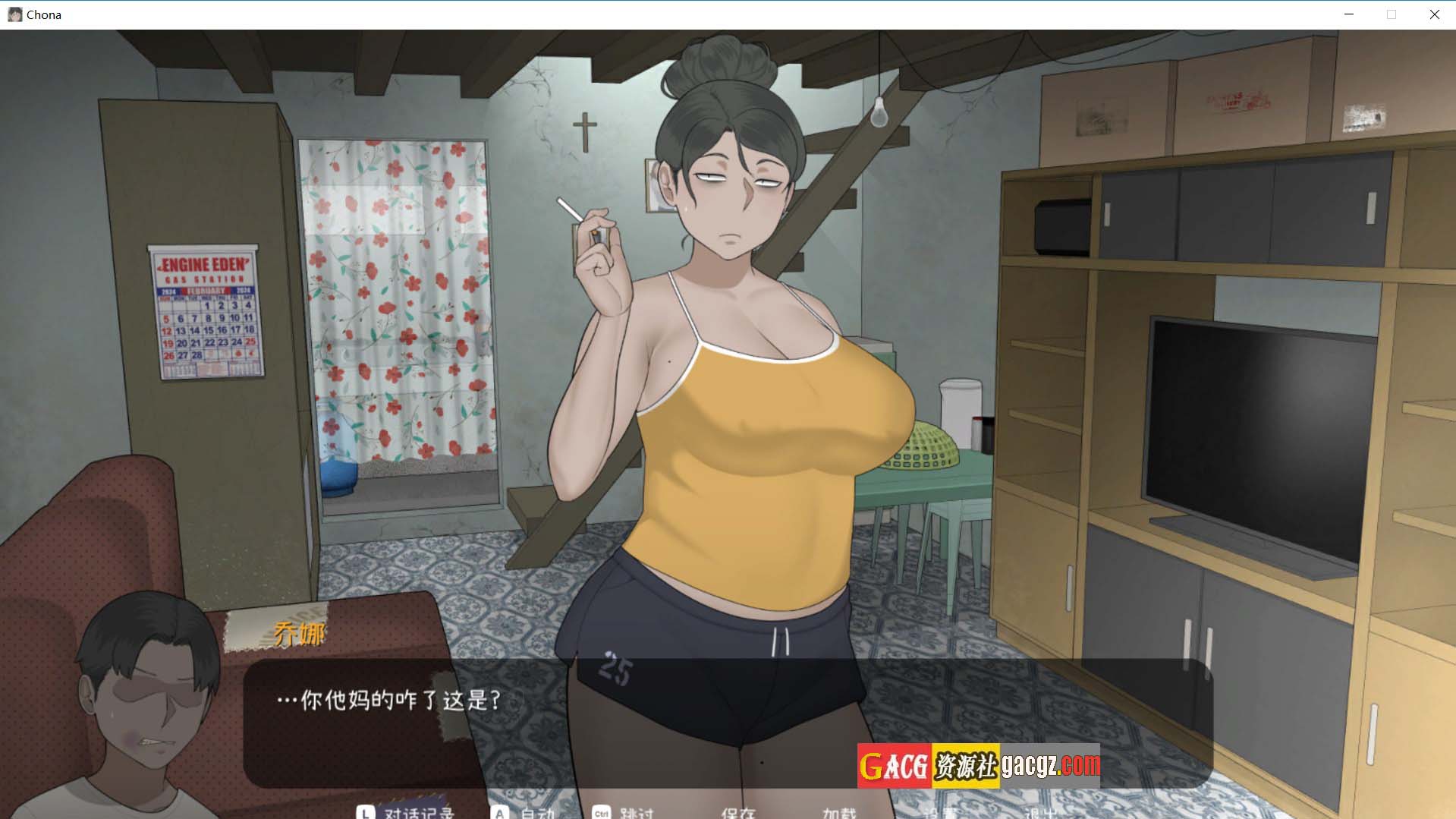
Task: Open the 保存 save menu
Action: coord(737,813)
